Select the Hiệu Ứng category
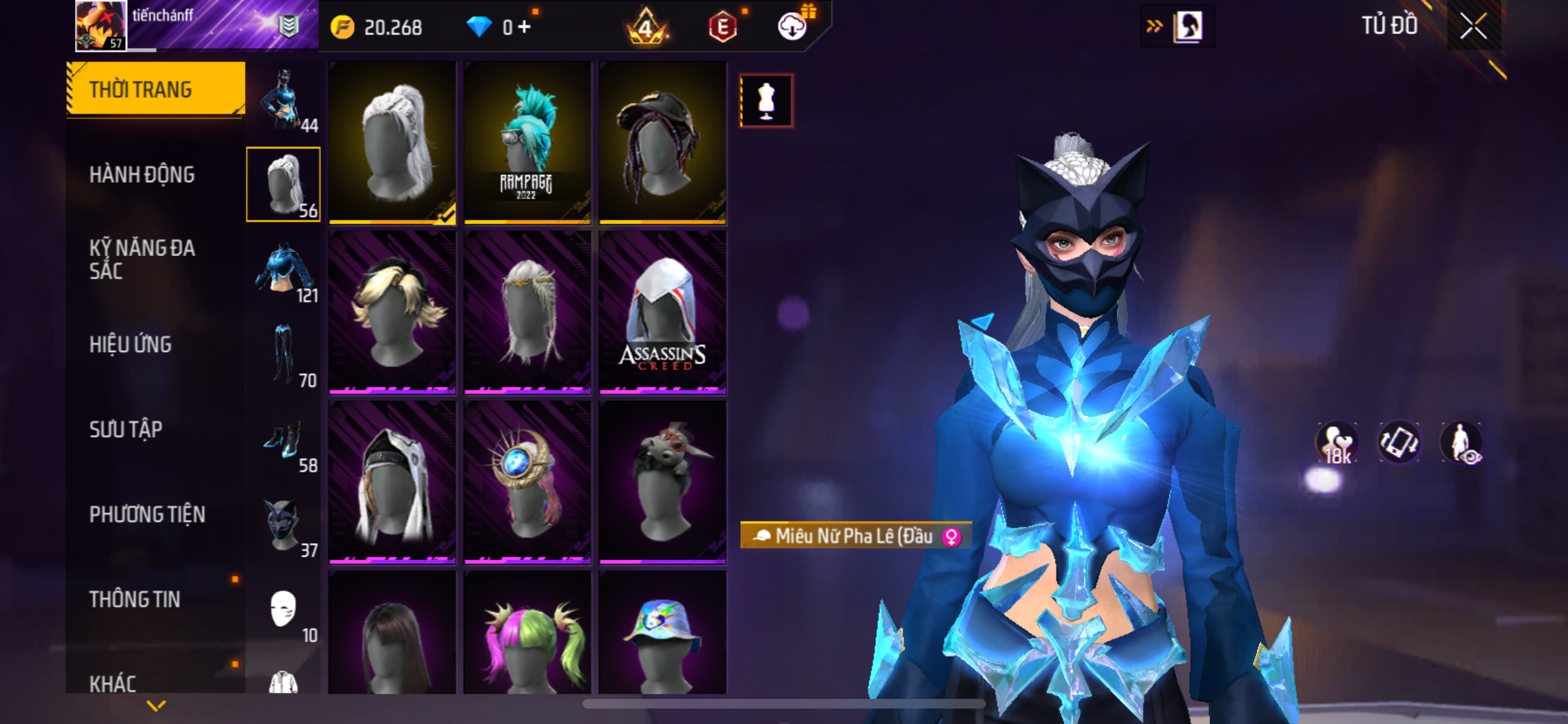The width and height of the screenshot is (1568, 724). point(131,344)
